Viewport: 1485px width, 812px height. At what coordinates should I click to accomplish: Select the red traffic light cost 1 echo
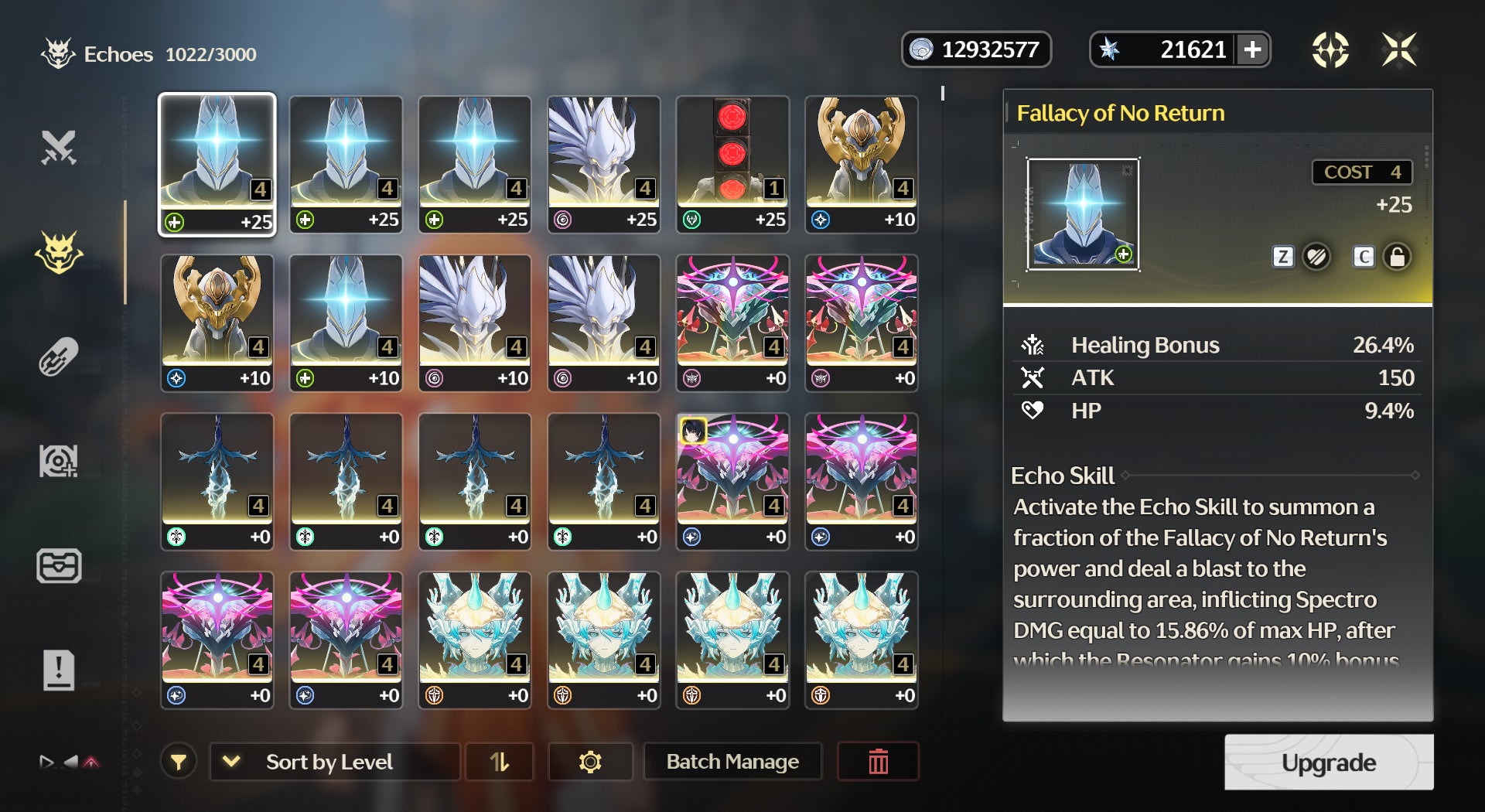pyautogui.click(x=732, y=163)
